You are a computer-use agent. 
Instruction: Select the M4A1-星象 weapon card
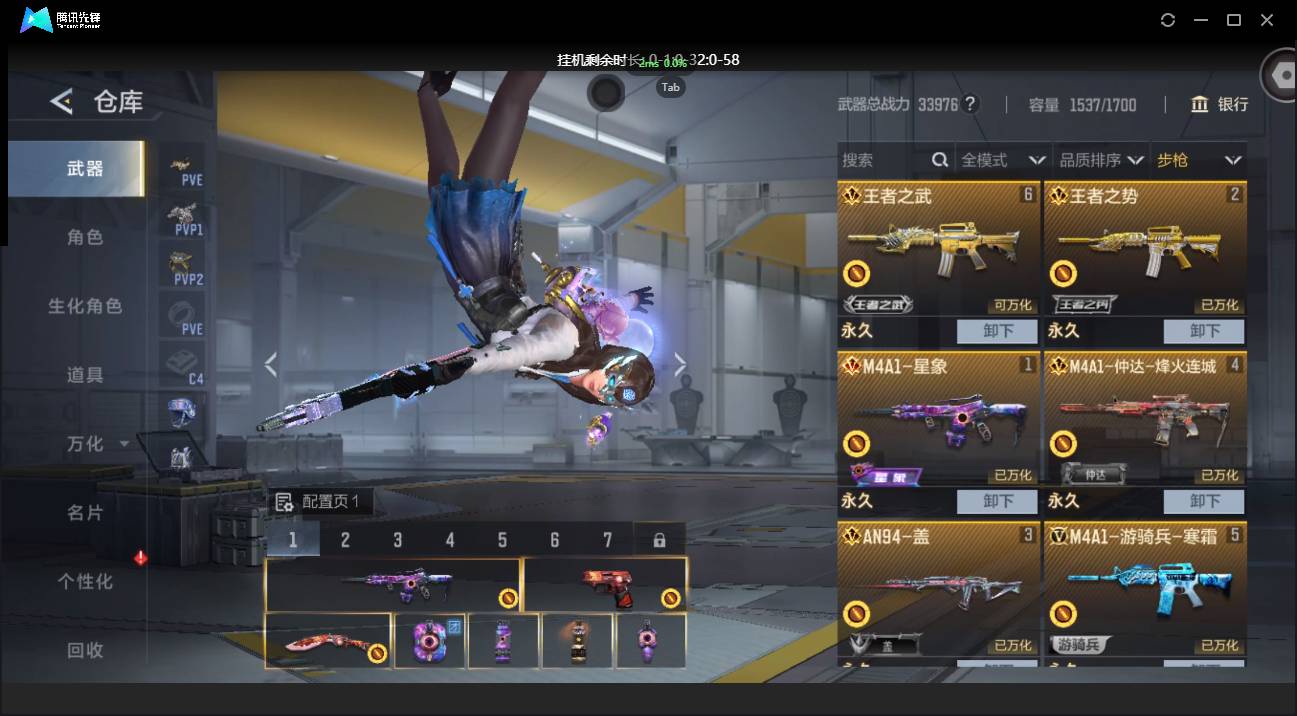point(938,420)
